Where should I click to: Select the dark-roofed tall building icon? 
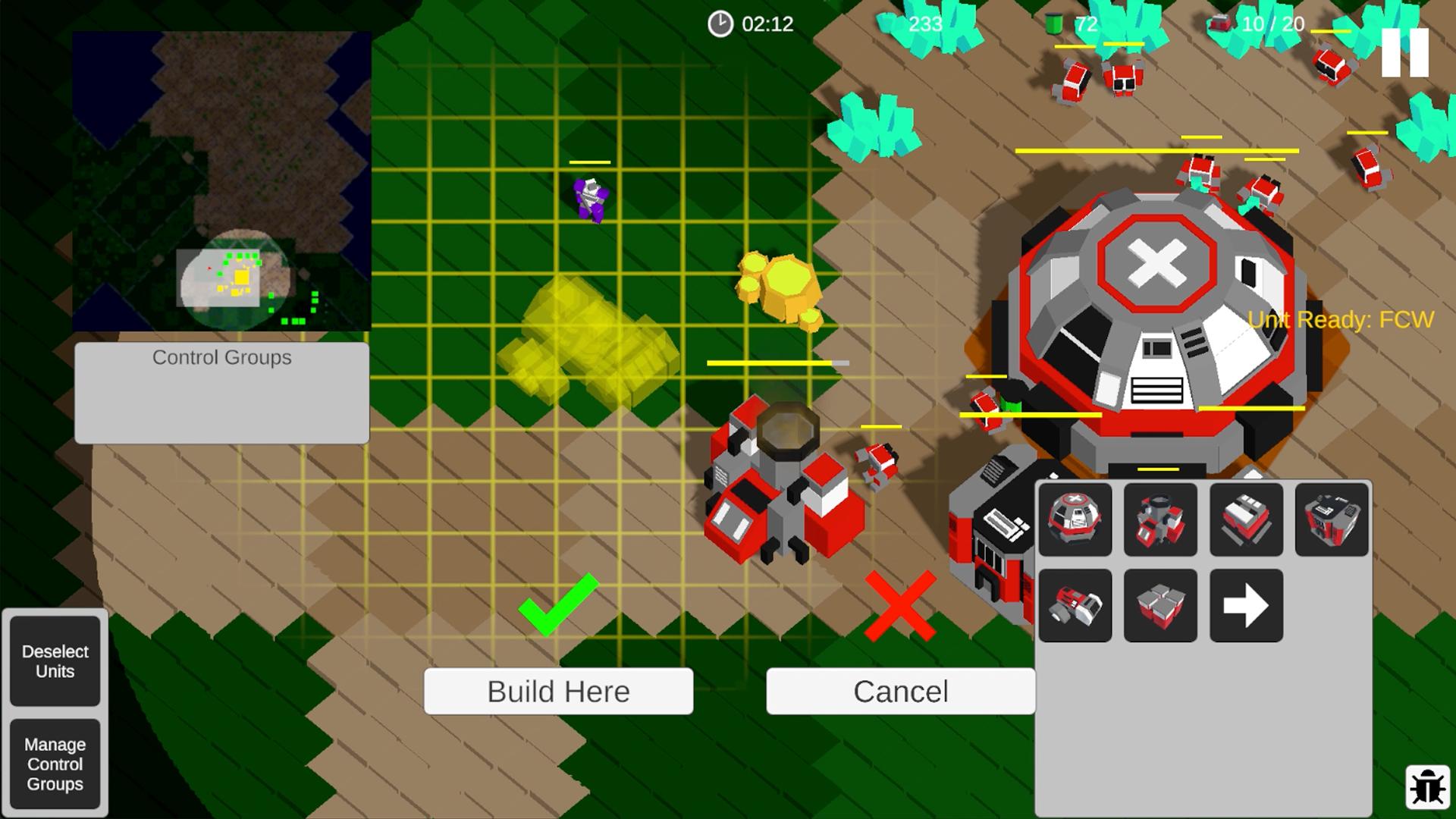[1332, 519]
